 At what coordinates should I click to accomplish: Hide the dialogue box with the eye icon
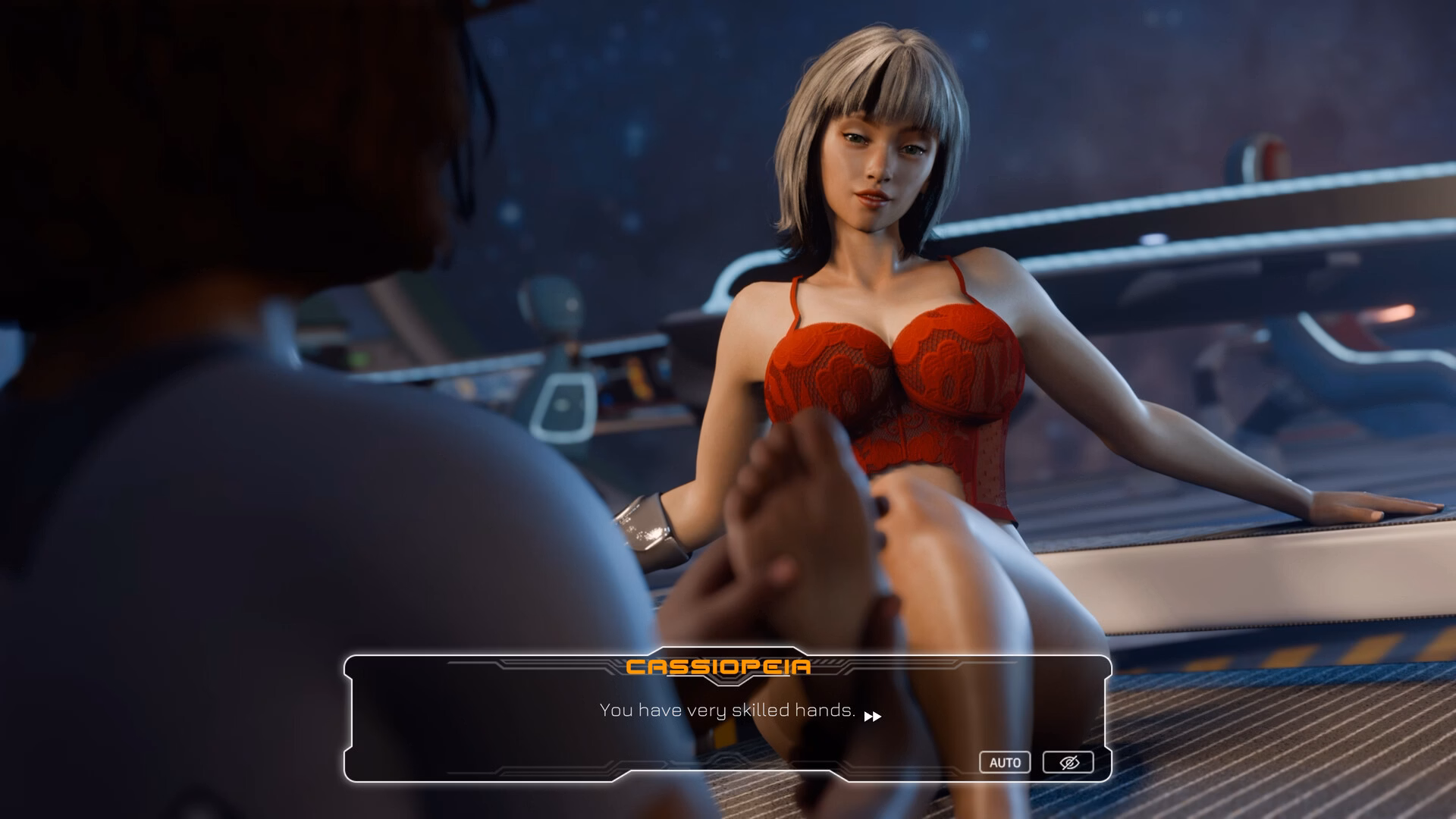[1068, 762]
